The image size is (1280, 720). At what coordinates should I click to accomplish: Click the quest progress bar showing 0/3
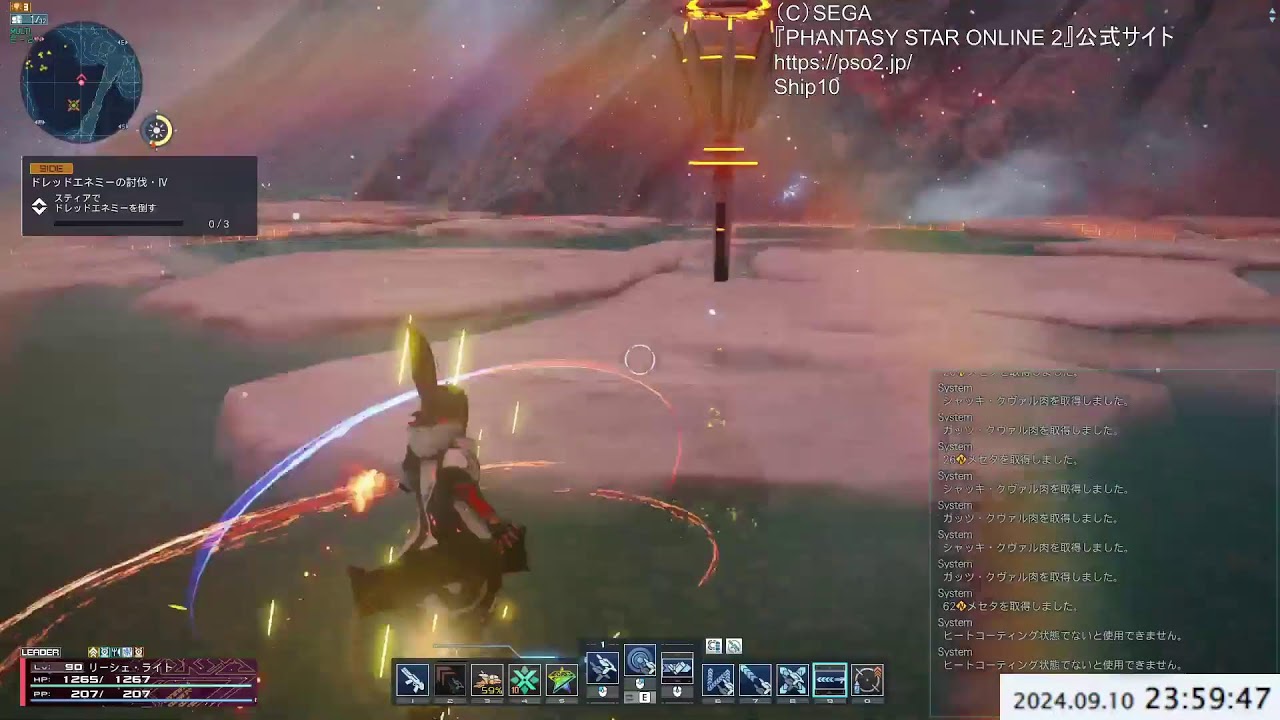(118, 223)
